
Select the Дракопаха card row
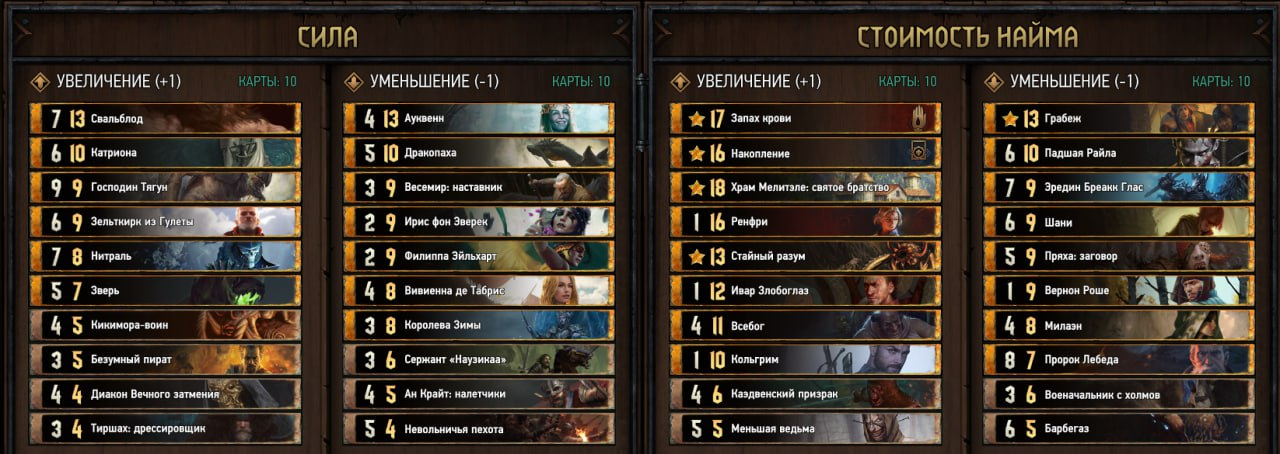(x=479, y=153)
